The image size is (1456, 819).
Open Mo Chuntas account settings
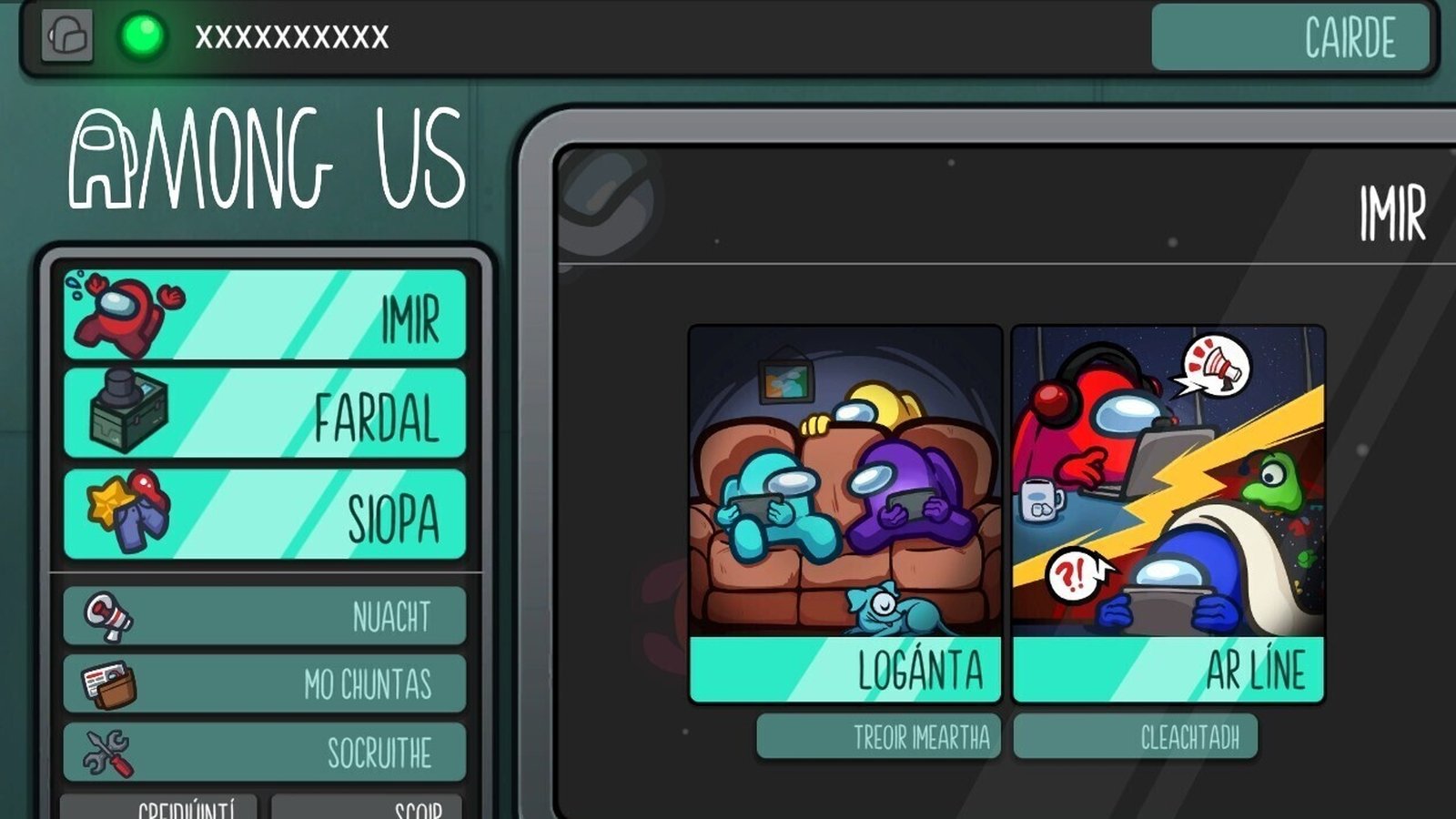point(264,683)
